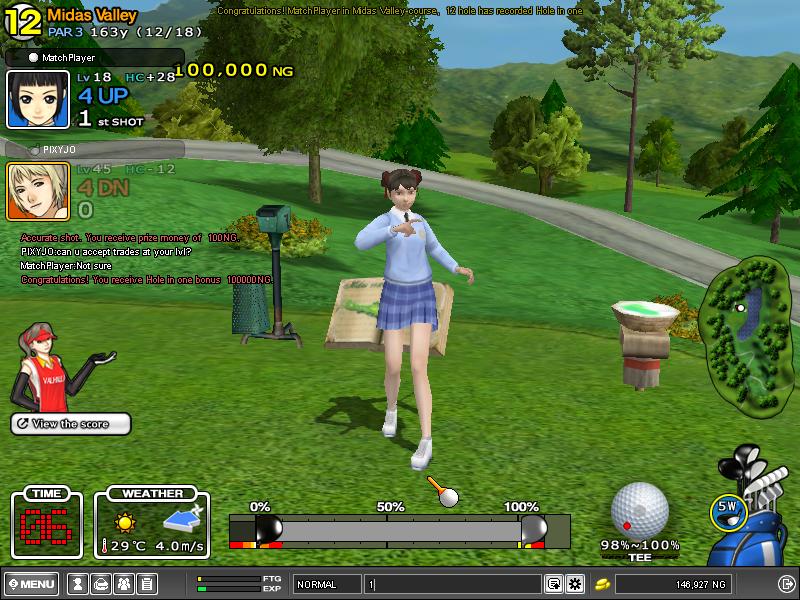Open the single-person character info icon

78,584
